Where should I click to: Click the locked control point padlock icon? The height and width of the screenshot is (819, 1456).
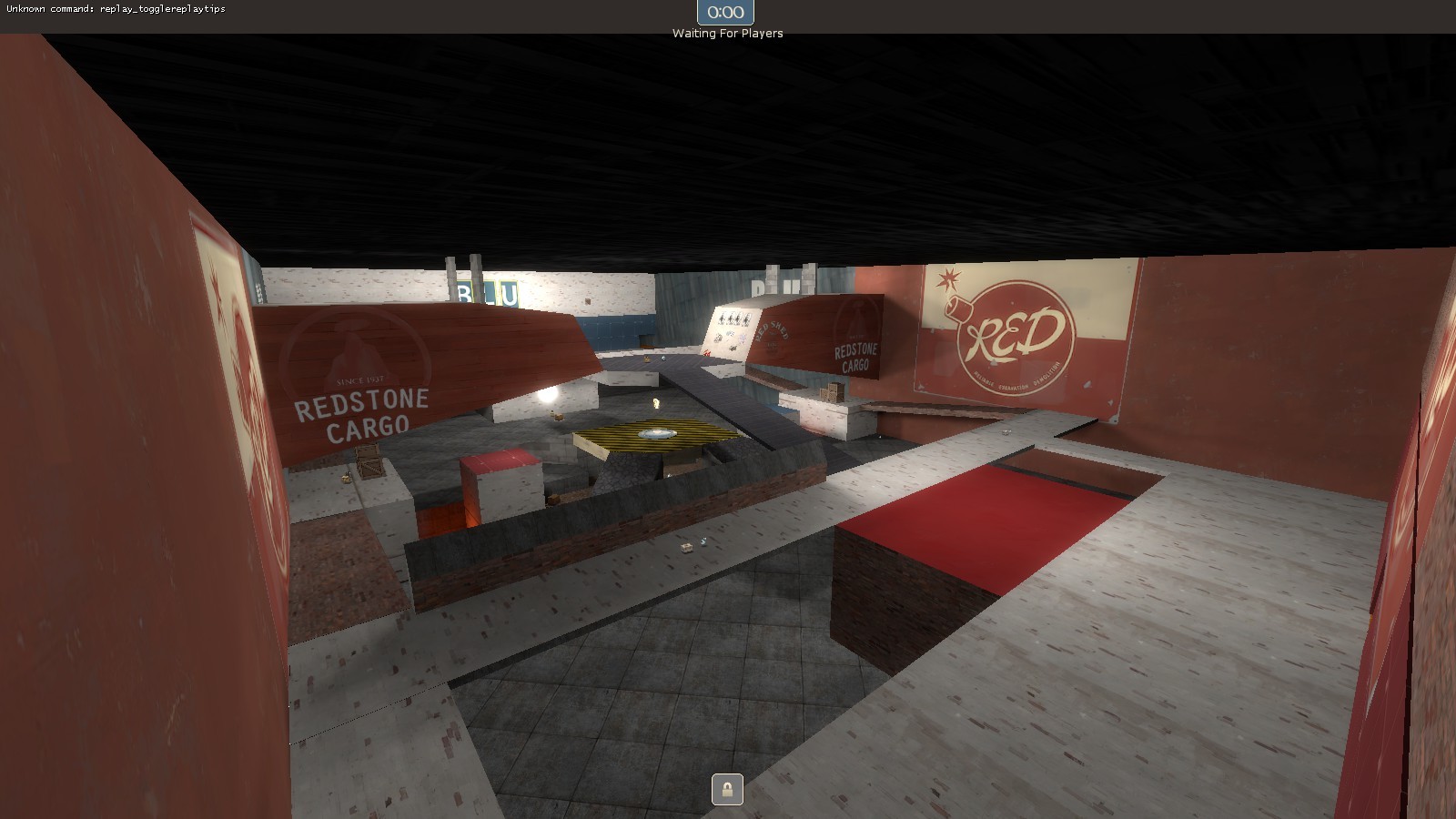click(728, 788)
